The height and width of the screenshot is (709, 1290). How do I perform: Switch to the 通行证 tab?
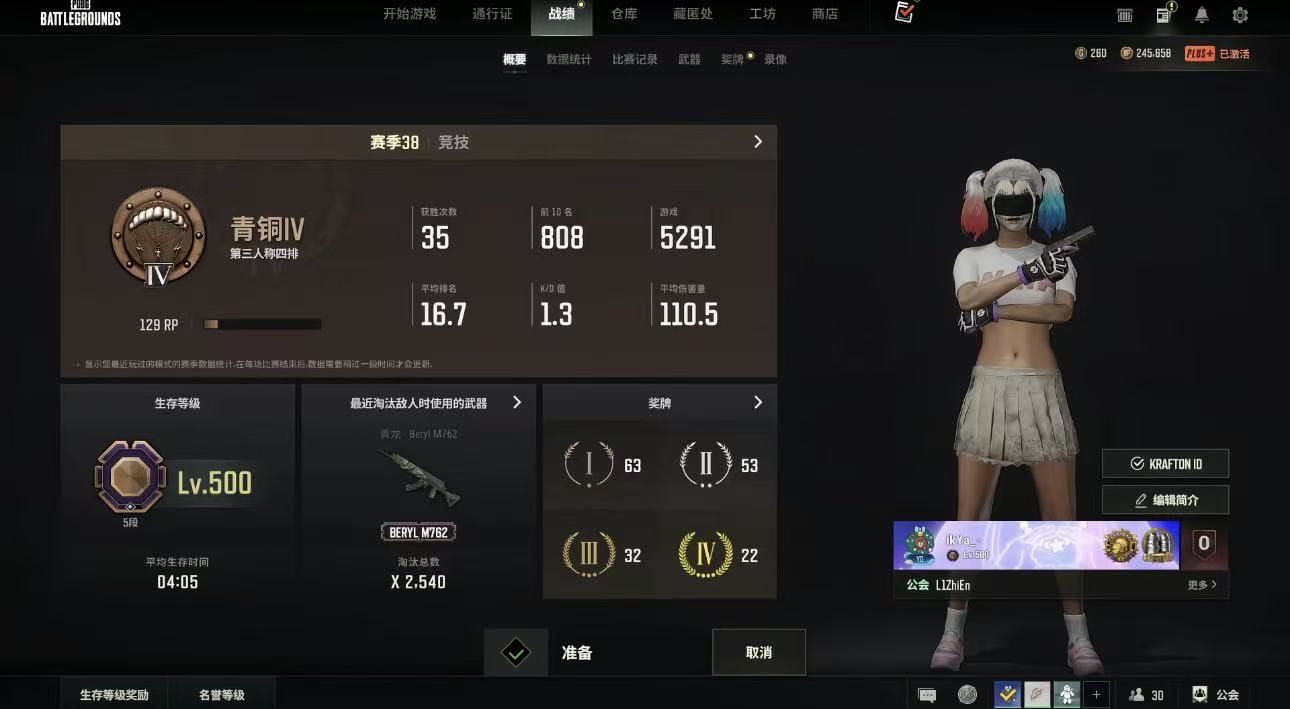click(492, 14)
